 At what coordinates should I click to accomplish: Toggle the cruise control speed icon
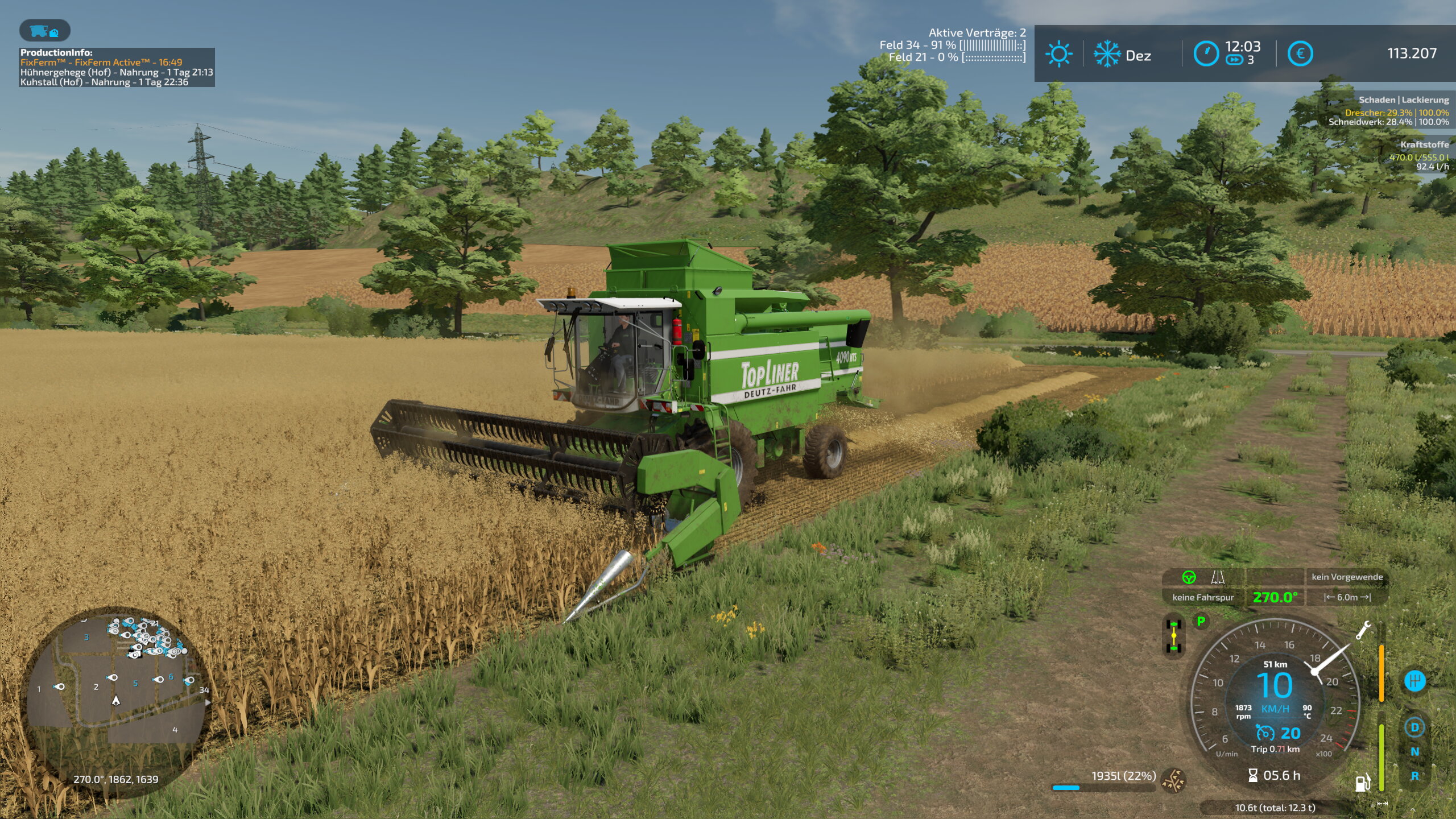(1264, 733)
